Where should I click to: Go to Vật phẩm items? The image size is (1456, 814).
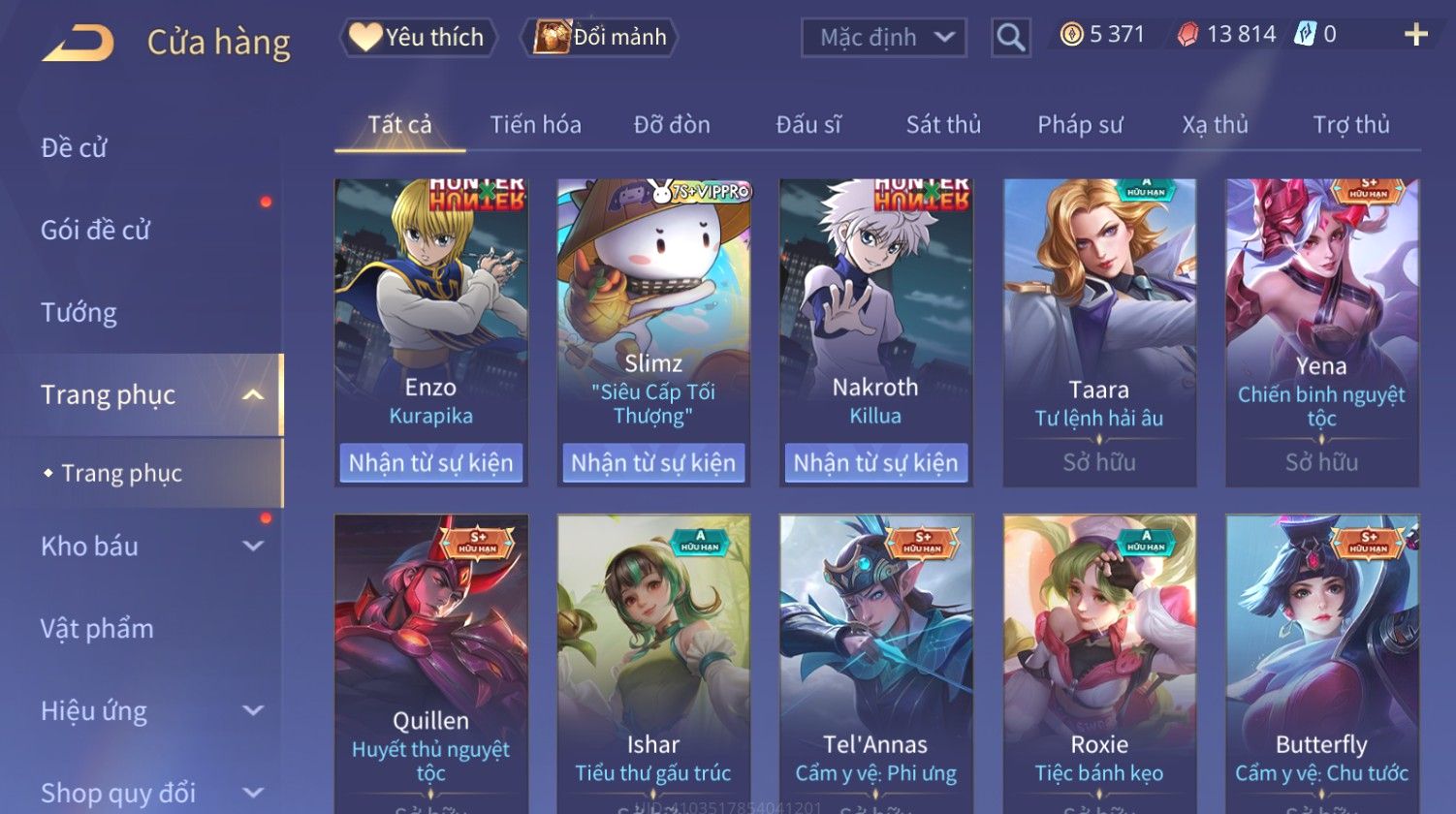point(97,629)
